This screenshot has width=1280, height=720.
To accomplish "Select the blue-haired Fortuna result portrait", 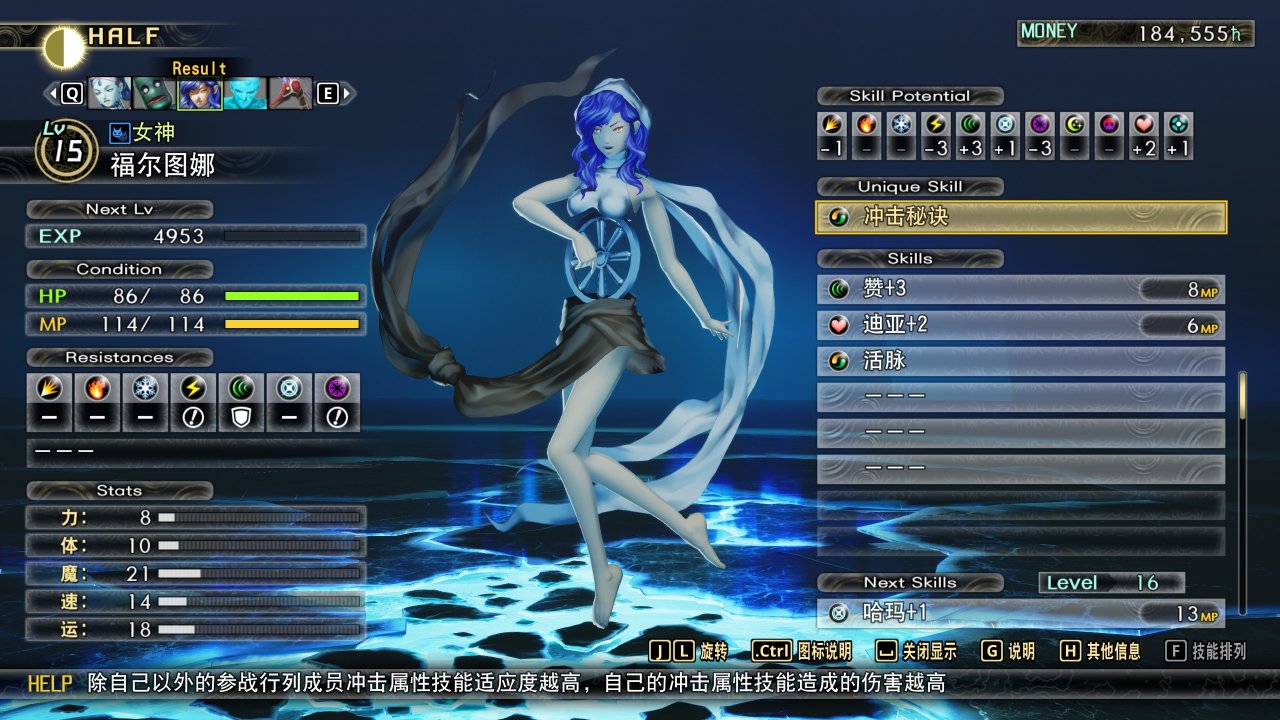I will (199, 94).
